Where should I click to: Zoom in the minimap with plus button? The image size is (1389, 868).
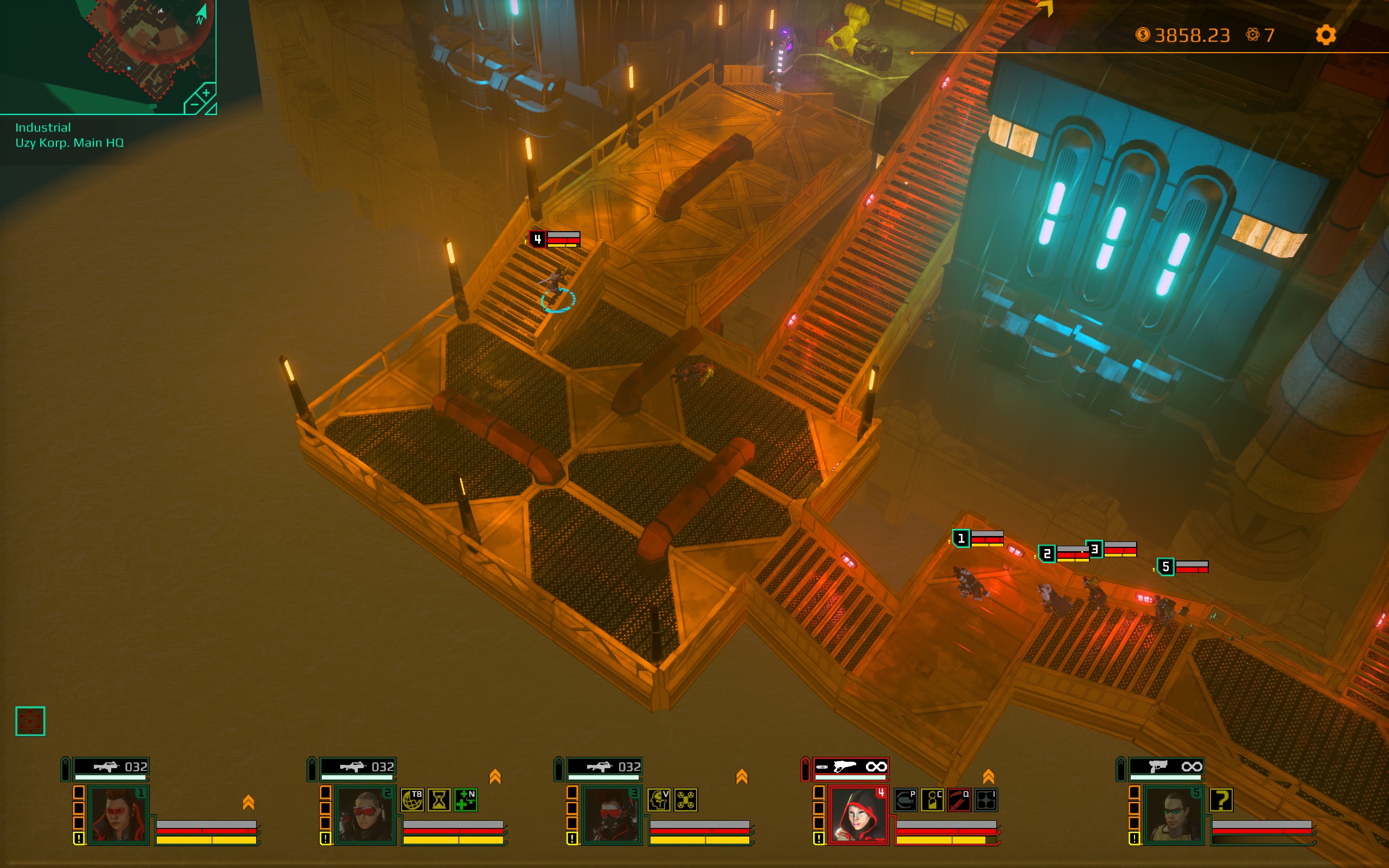point(206,92)
